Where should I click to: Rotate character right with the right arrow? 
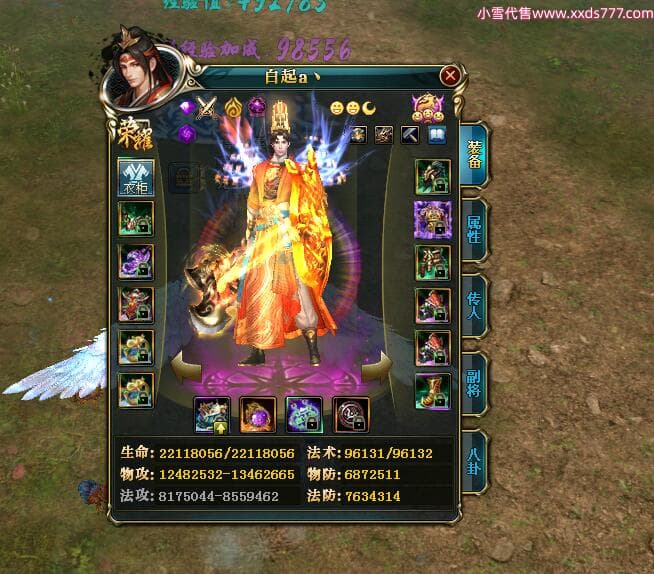point(378,366)
